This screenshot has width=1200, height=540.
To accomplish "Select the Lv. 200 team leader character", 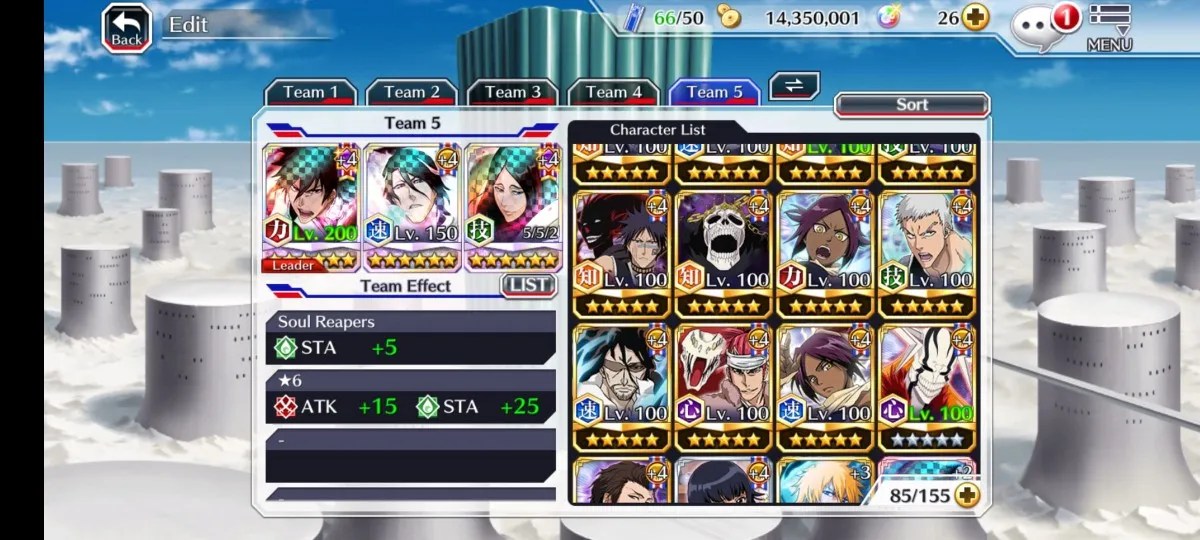I will click(310, 207).
